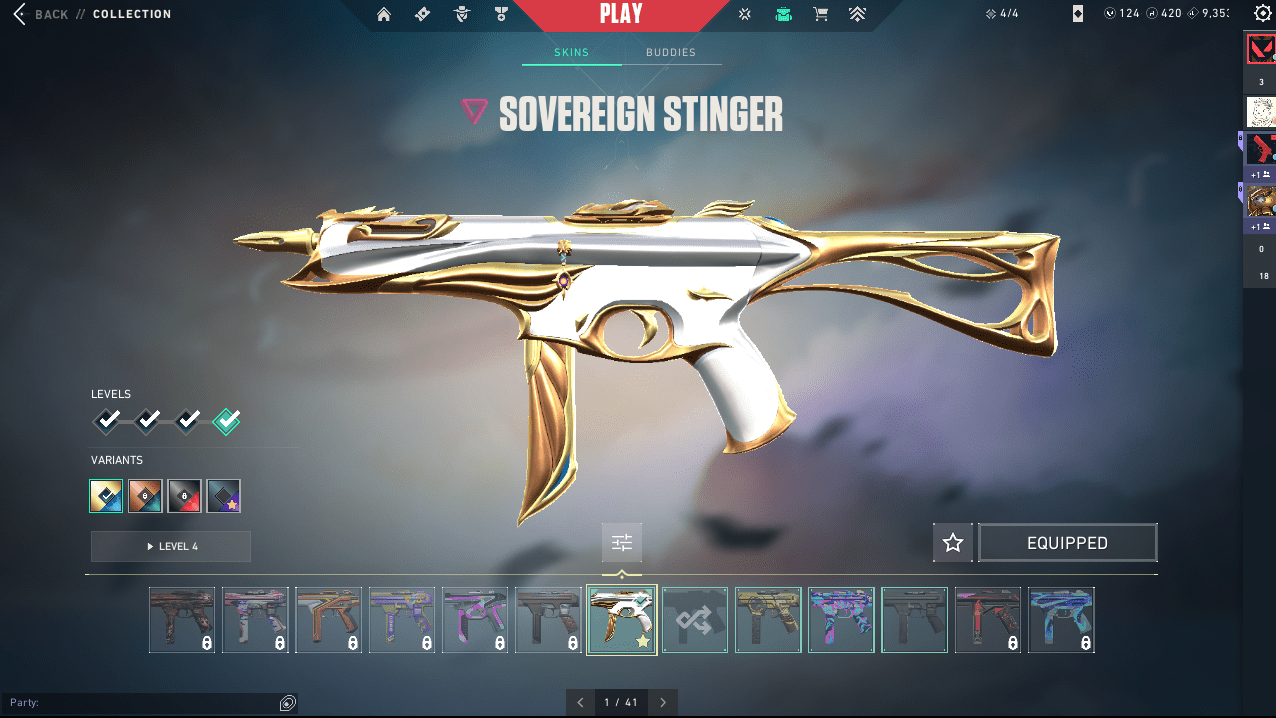1276x718 pixels.
Task: Go to the next skins page arrow
Action: [663, 702]
